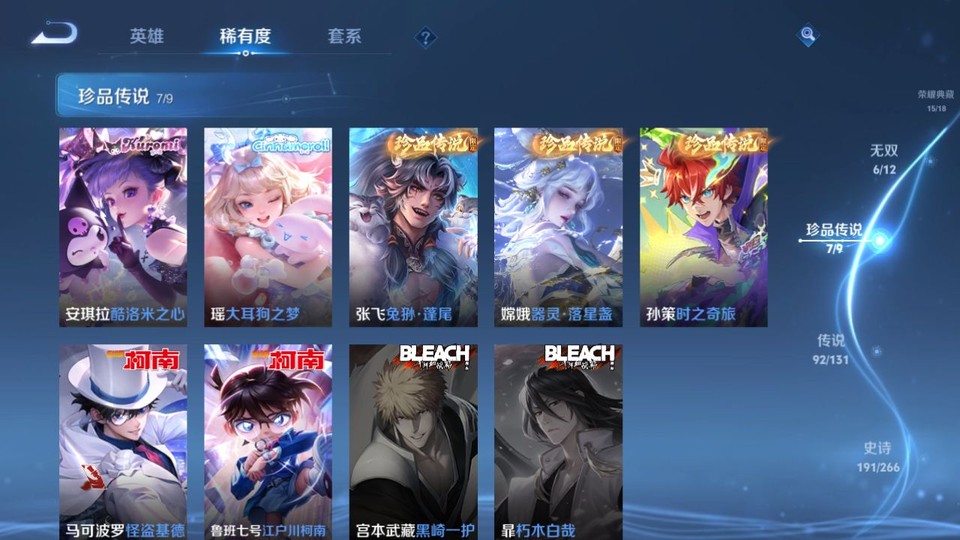Choose the 瑶 大耳狗之梦 skin card
The height and width of the screenshot is (540, 960).
(268, 227)
